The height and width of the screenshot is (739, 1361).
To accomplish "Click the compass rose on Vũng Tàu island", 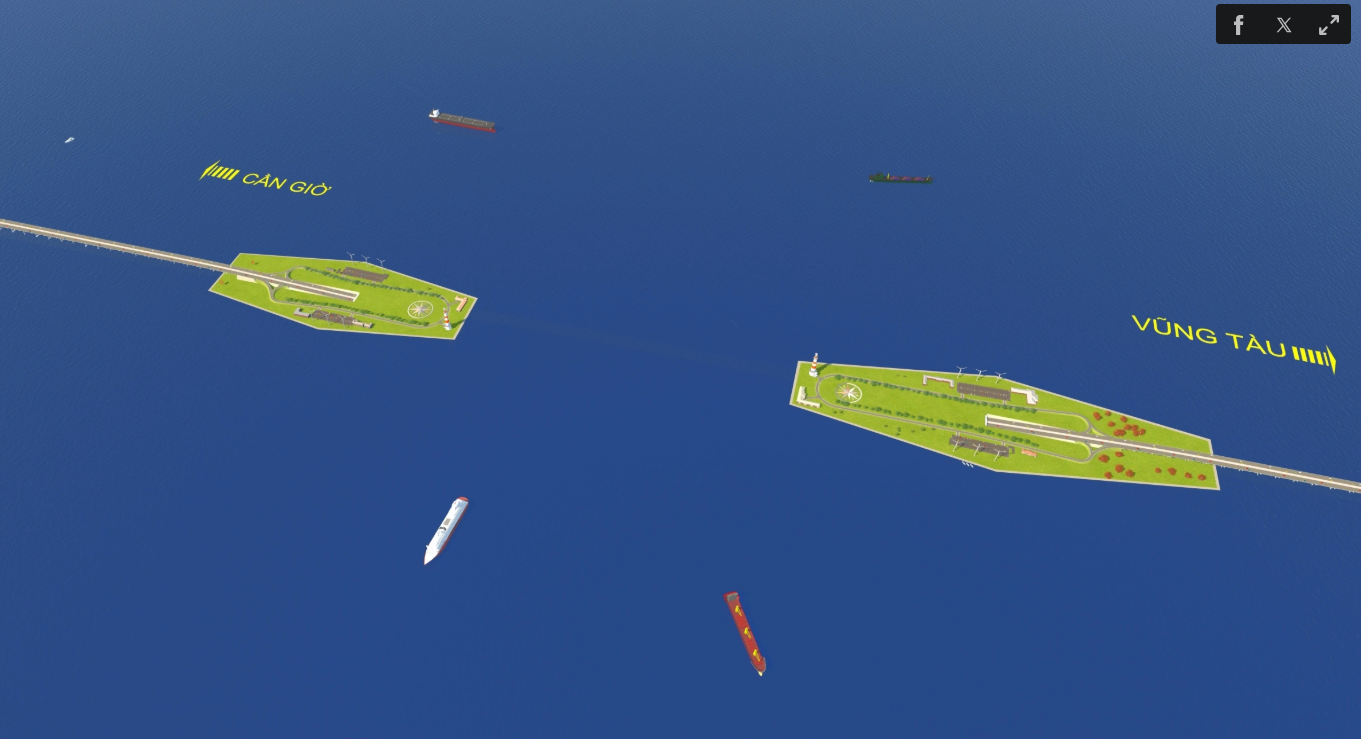I will click(x=846, y=391).
